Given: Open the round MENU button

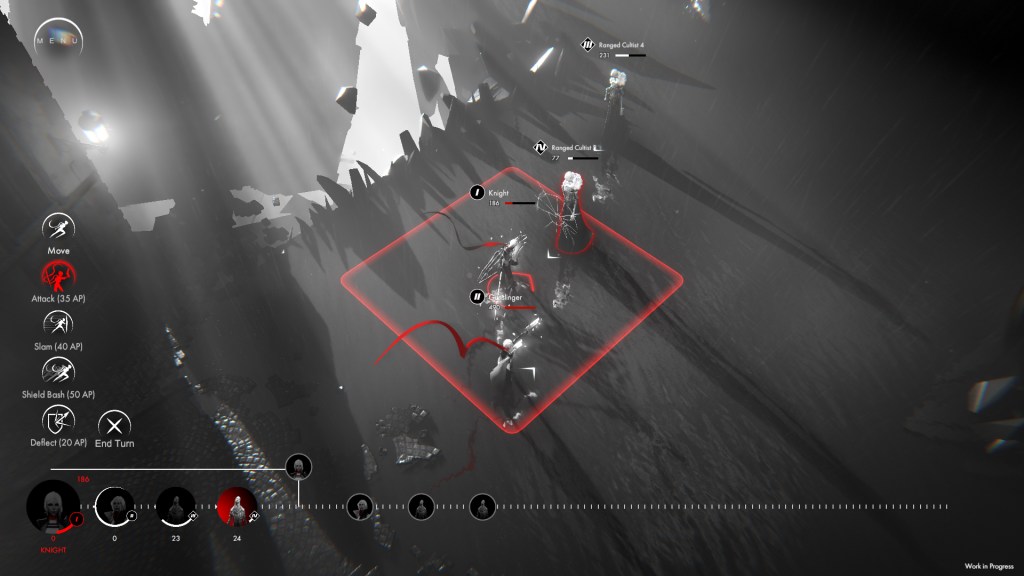Looking at the screenshot, I should [x=59, y=40].
